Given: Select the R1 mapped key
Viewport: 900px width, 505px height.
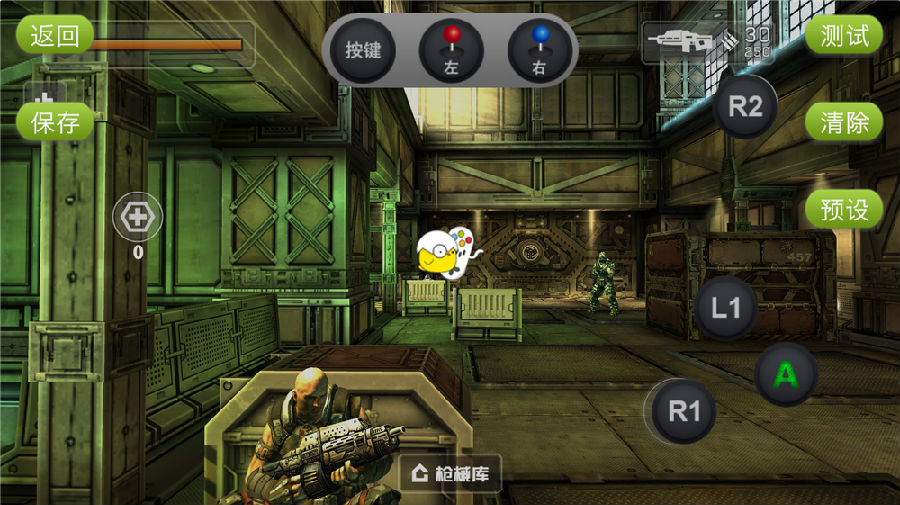Looking at the screenshot, I should click(x=684, y=410).
